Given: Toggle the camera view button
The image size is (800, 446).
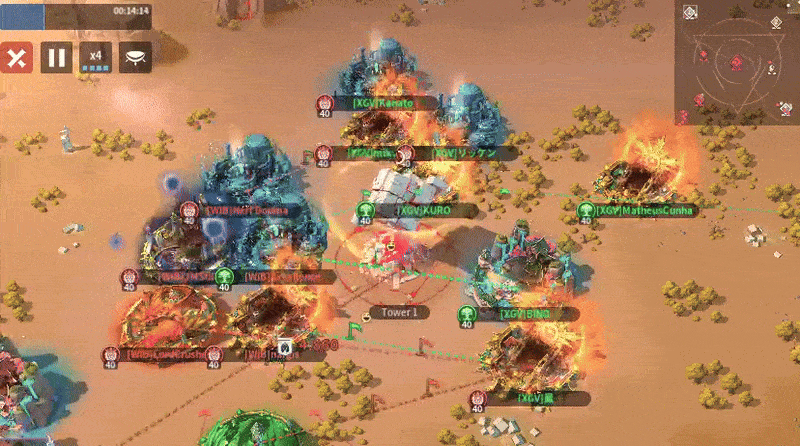Looking at the screenshot, I should point(135,57).
